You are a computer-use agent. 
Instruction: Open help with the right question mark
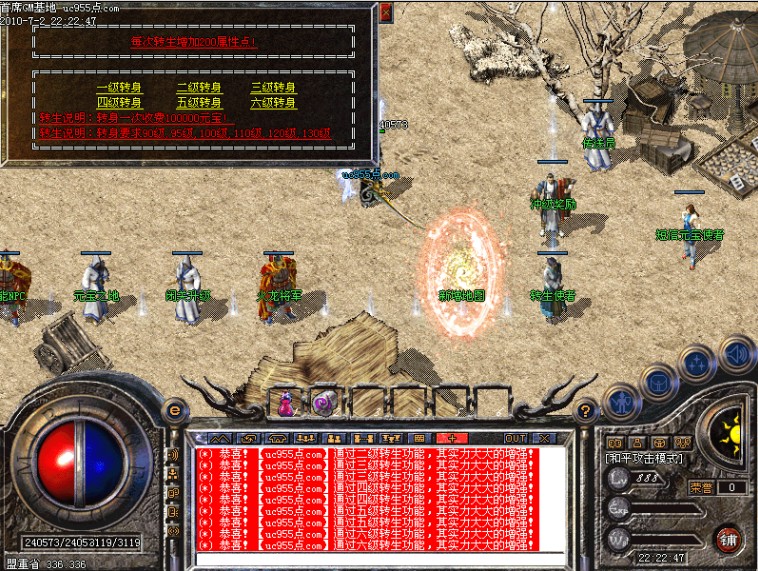pyautogui.click(x=587, y=409)
